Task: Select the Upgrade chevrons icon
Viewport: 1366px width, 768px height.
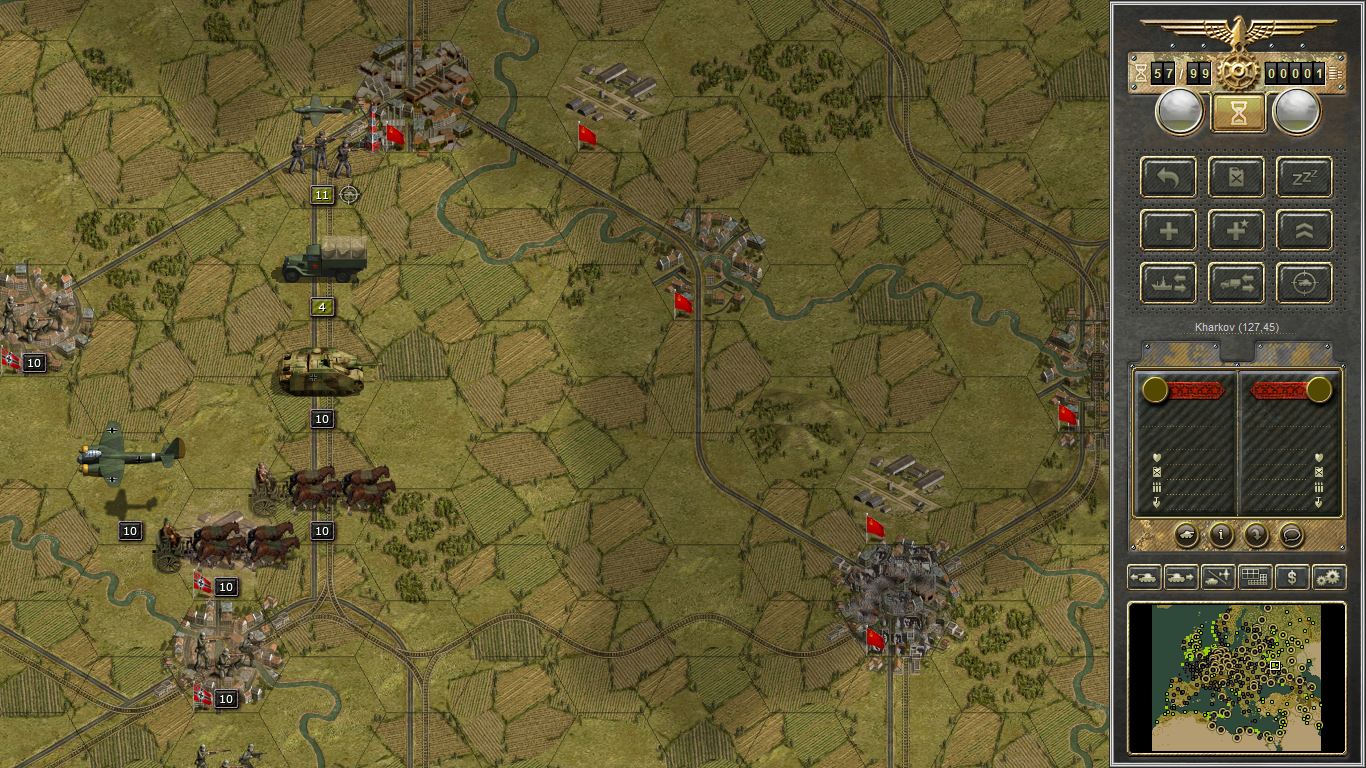Action: click(1302, 230)
